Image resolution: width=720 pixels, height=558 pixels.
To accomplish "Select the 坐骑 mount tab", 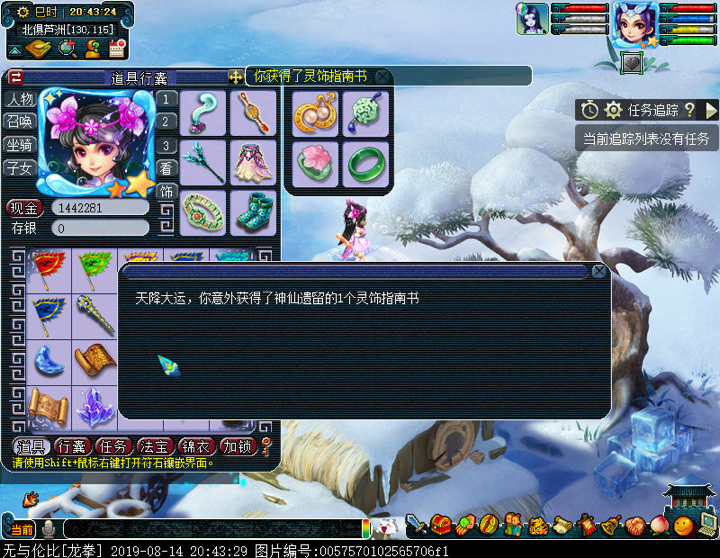I will [x=20, y=145].
